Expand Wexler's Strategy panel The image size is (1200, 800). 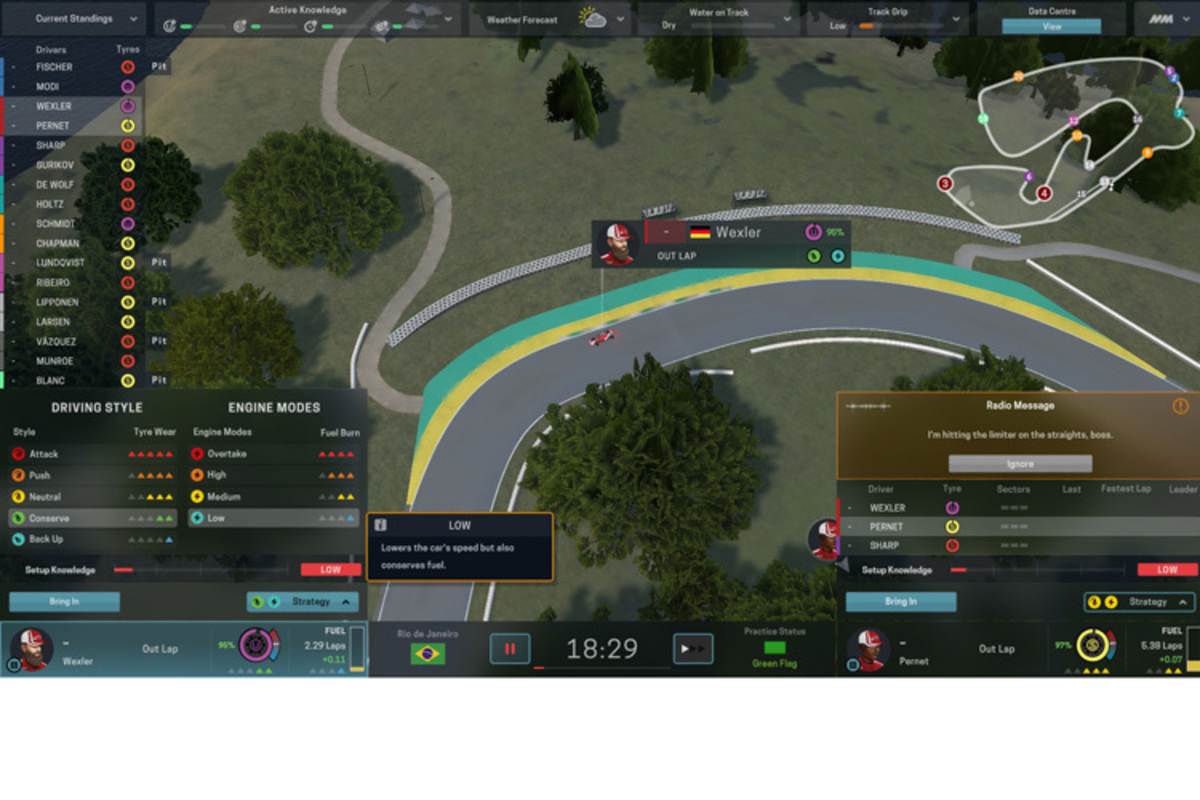pos(303,602)
